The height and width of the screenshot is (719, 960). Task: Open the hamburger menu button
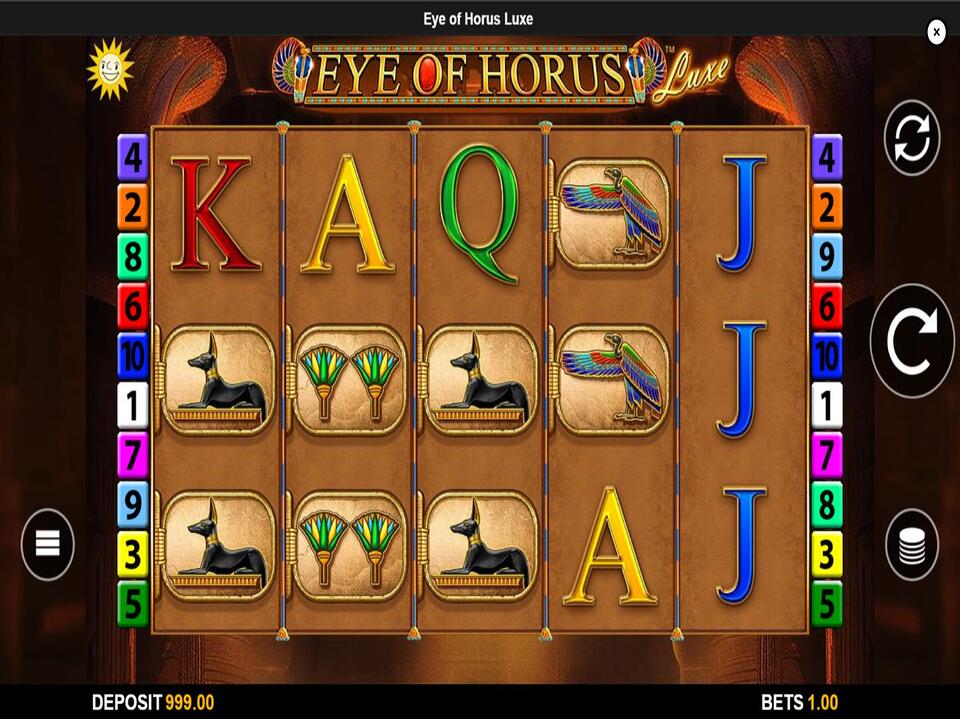[x=48, y=544]
